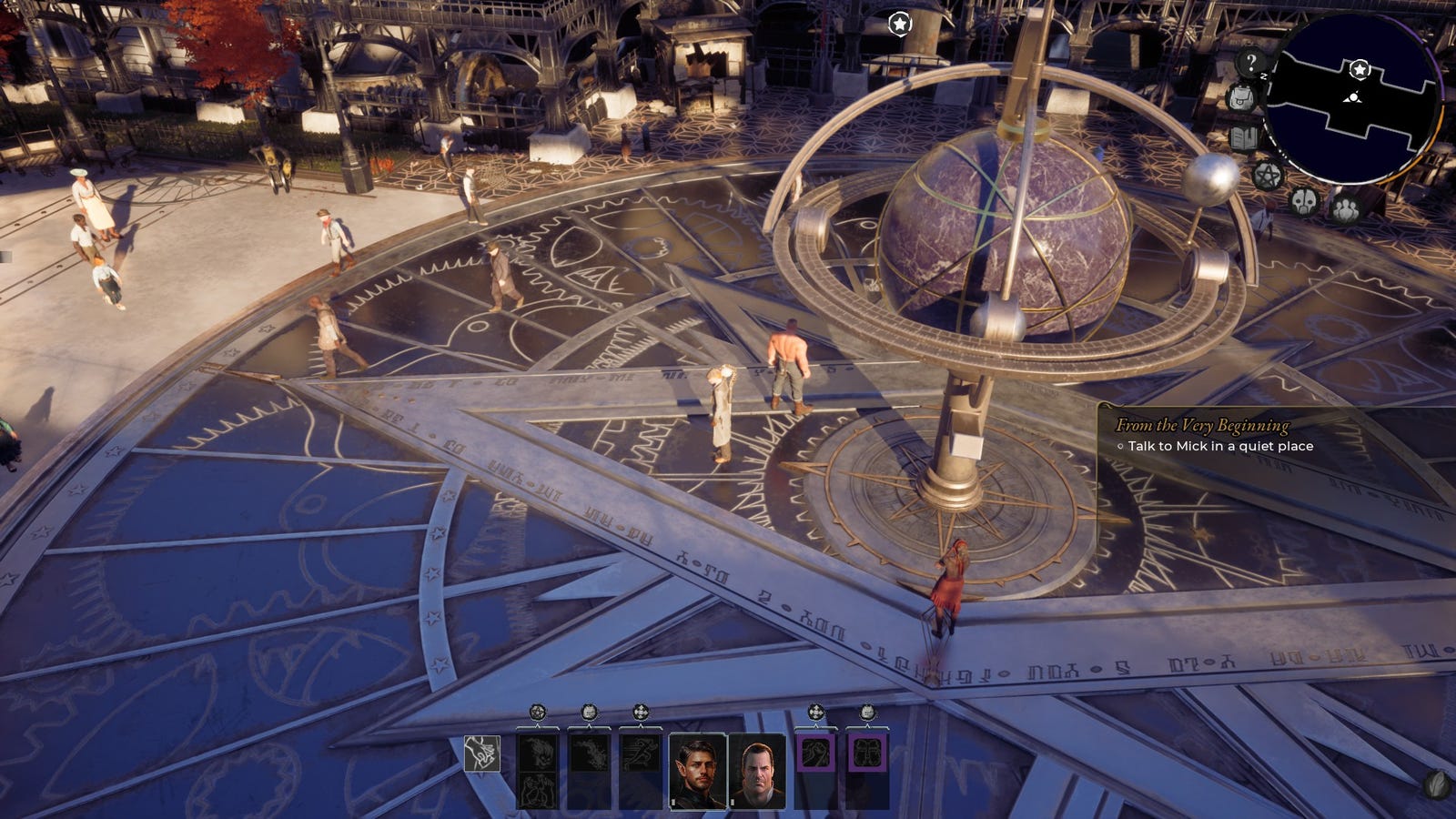Activate the white hand ability icon
Viewport: 1456px width, 819px height.
point(481,753)
